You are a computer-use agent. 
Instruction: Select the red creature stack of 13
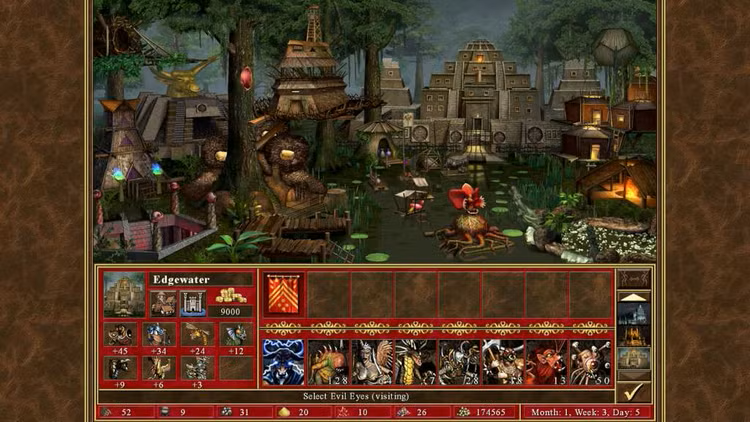pyautogui.click(x=546, y=362)
